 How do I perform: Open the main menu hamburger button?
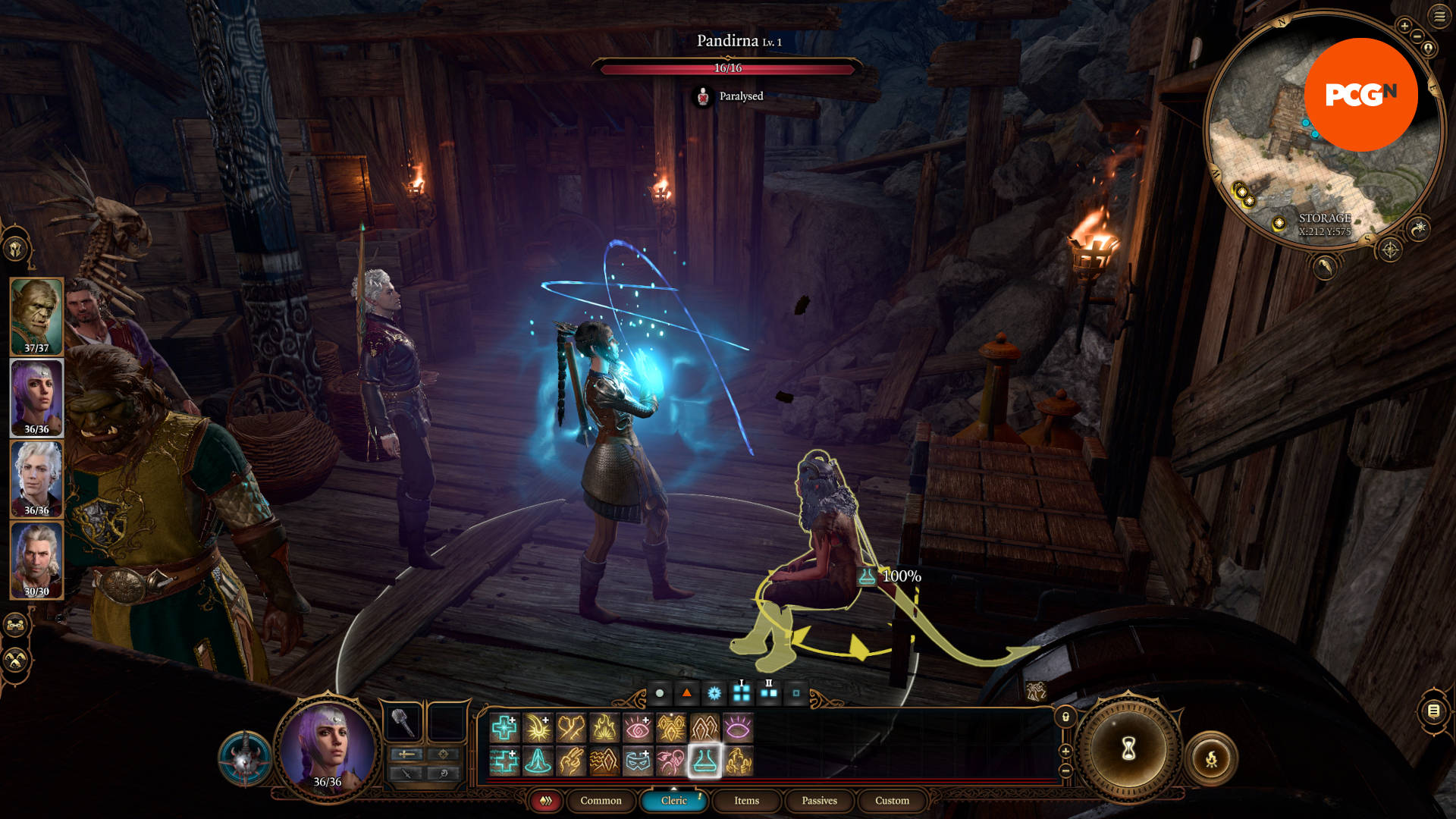pyautogui.click(x=1439, y=17)
